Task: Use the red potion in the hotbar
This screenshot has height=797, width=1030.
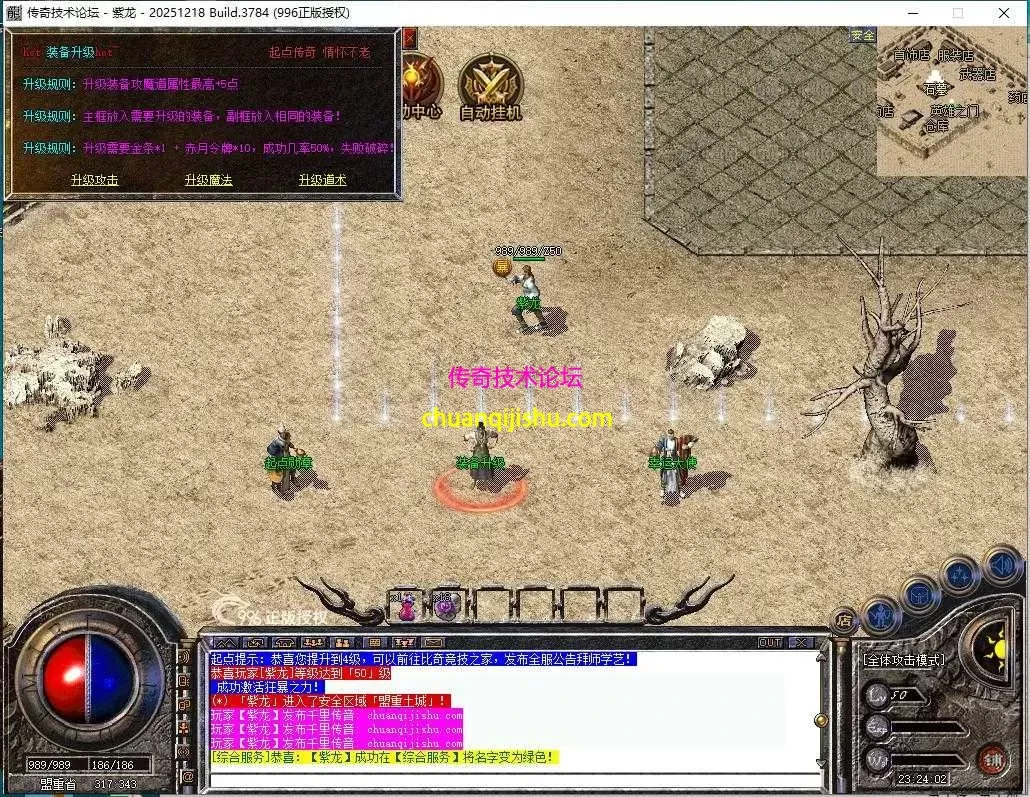Action: tap(406, 606)
